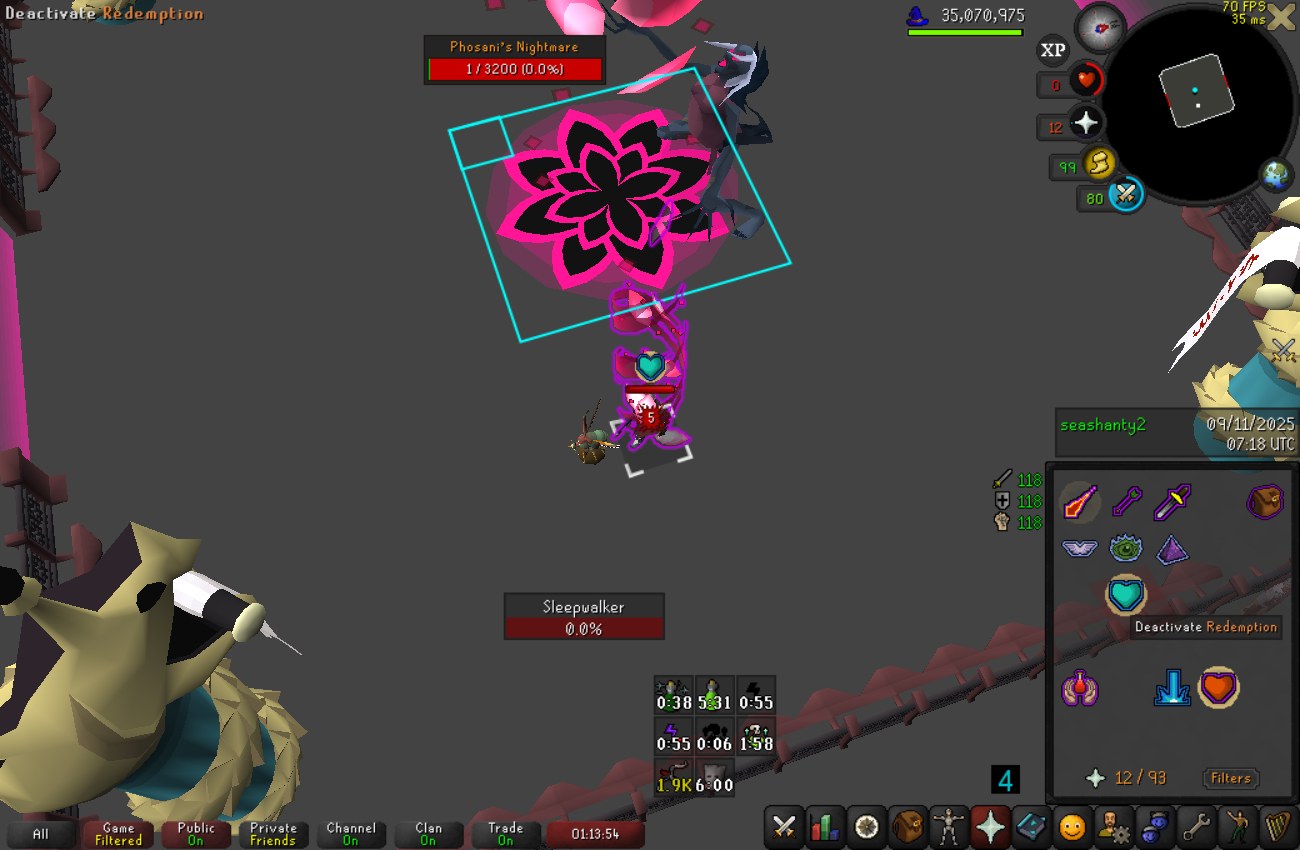The image size is (1300, 850).
Task: Select the green eye prayer icon
Action: pyautogui.click(x=1126, y=548)
